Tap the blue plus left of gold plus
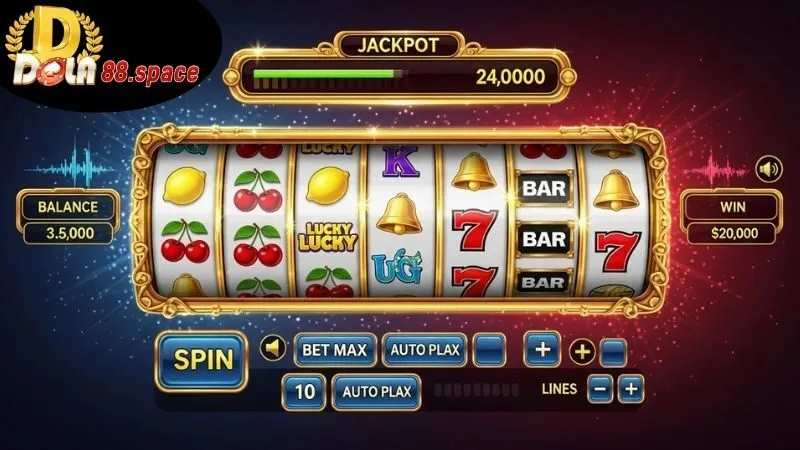The image size is (800, 450). (x=542, y=350)
